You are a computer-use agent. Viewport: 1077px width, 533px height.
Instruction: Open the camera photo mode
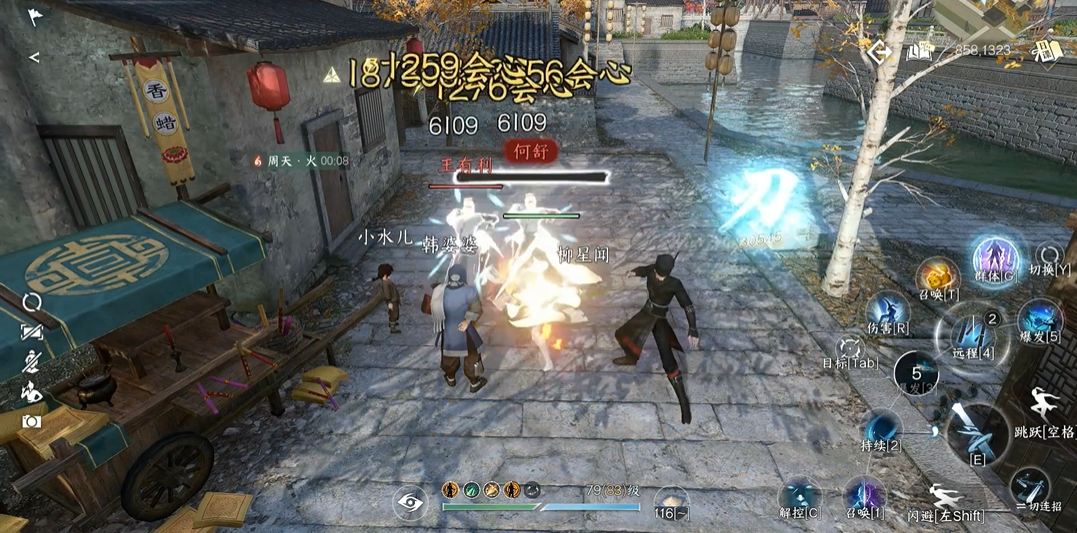(33, 422)
